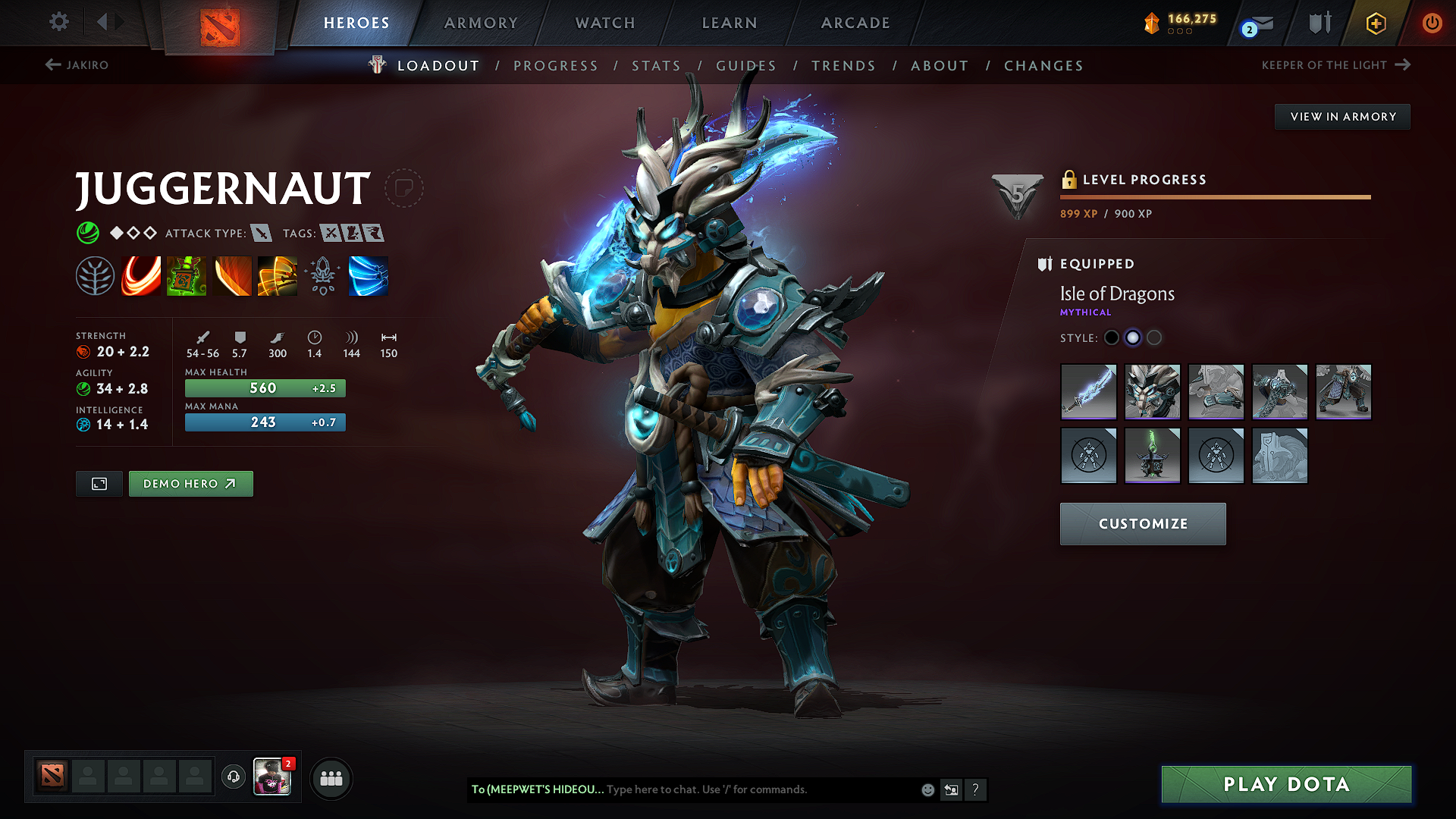The width and height of the screenshot is (1456, 819).
Task: Click the melee attack type icon
Action: click(262, 233)
